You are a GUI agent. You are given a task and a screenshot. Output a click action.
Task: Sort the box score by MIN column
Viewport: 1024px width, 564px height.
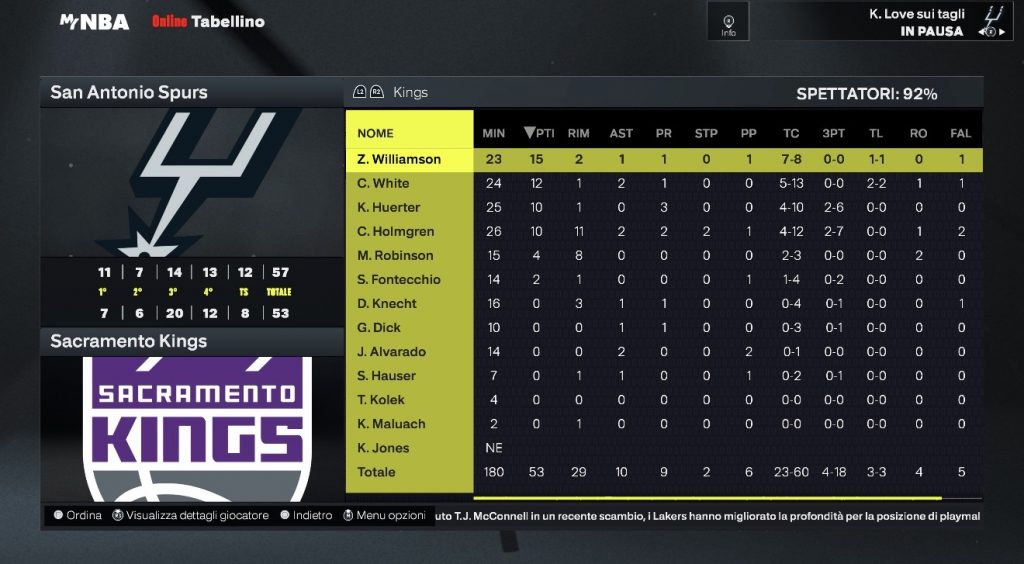pyautogui.click(x=494, y=133)
